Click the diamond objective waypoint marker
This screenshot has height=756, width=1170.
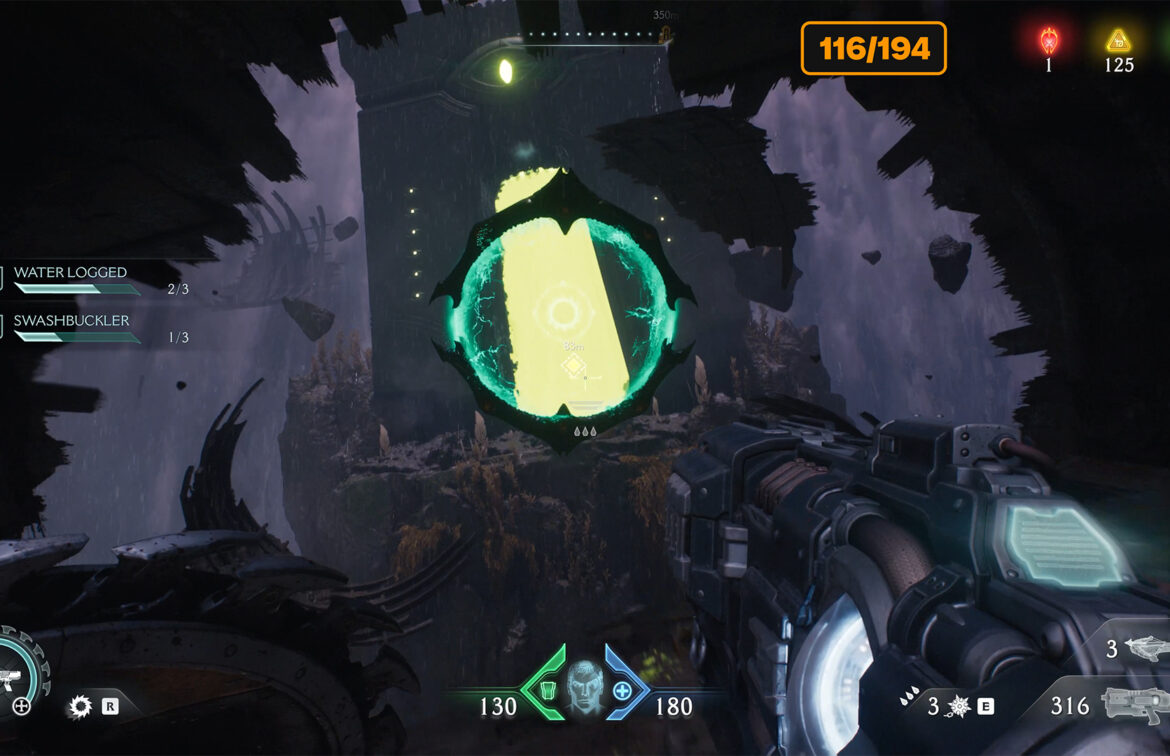click(573, 368)
